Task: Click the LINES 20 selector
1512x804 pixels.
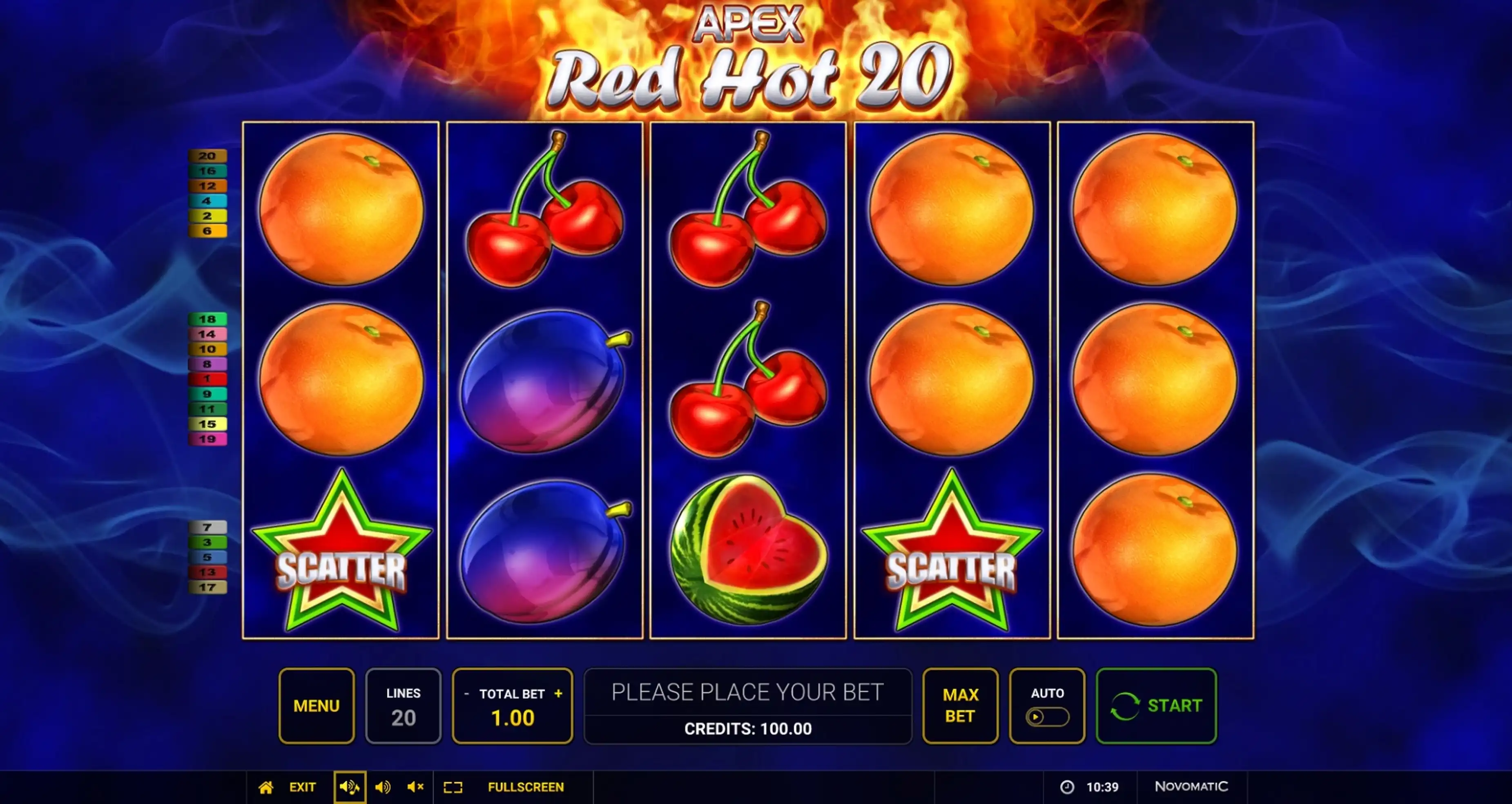Action: tap(403, 705)
